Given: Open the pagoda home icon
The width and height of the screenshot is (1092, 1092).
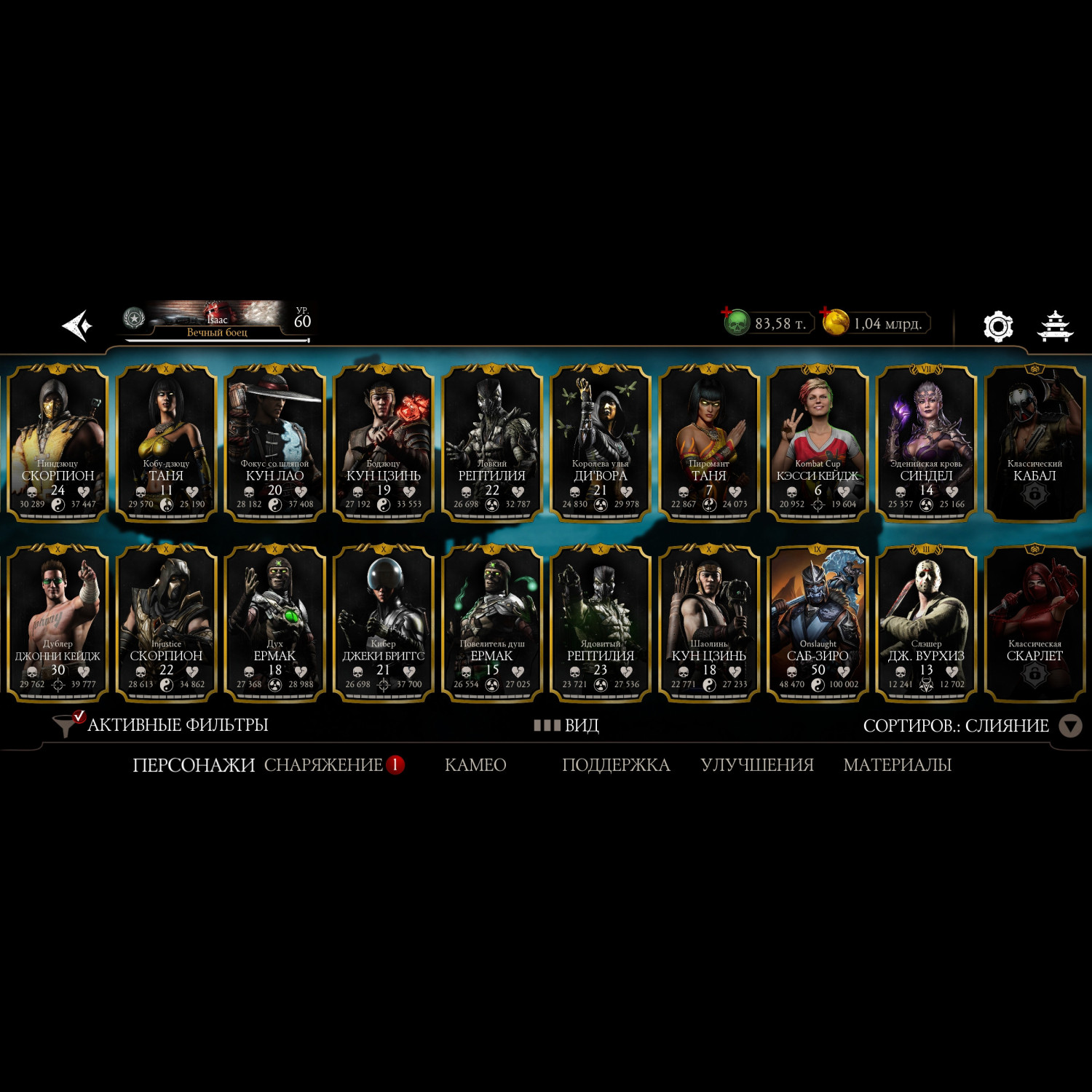Looking at the screenshot, I should (1055, 326).
